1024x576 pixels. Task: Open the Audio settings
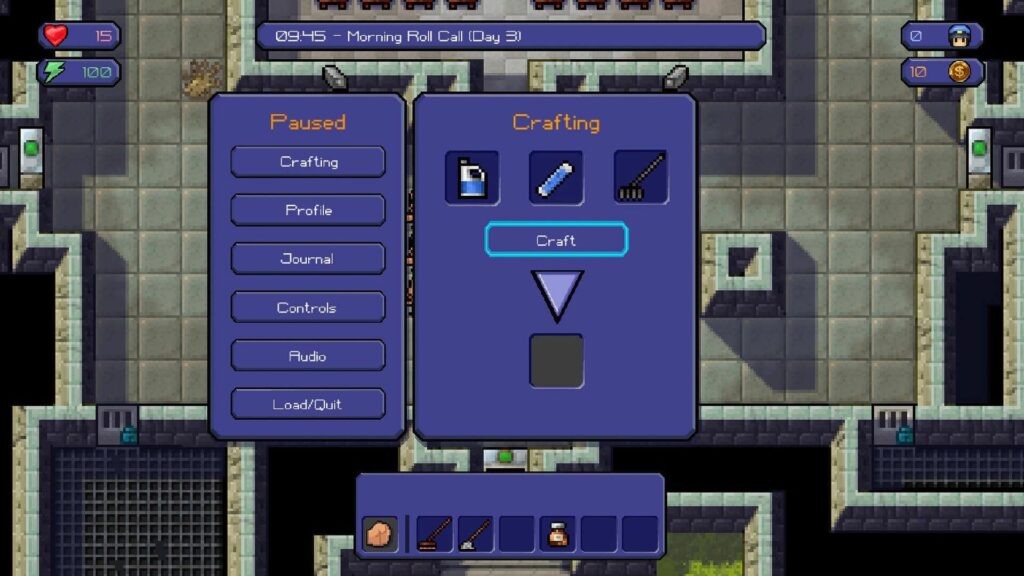coord(308,356)
